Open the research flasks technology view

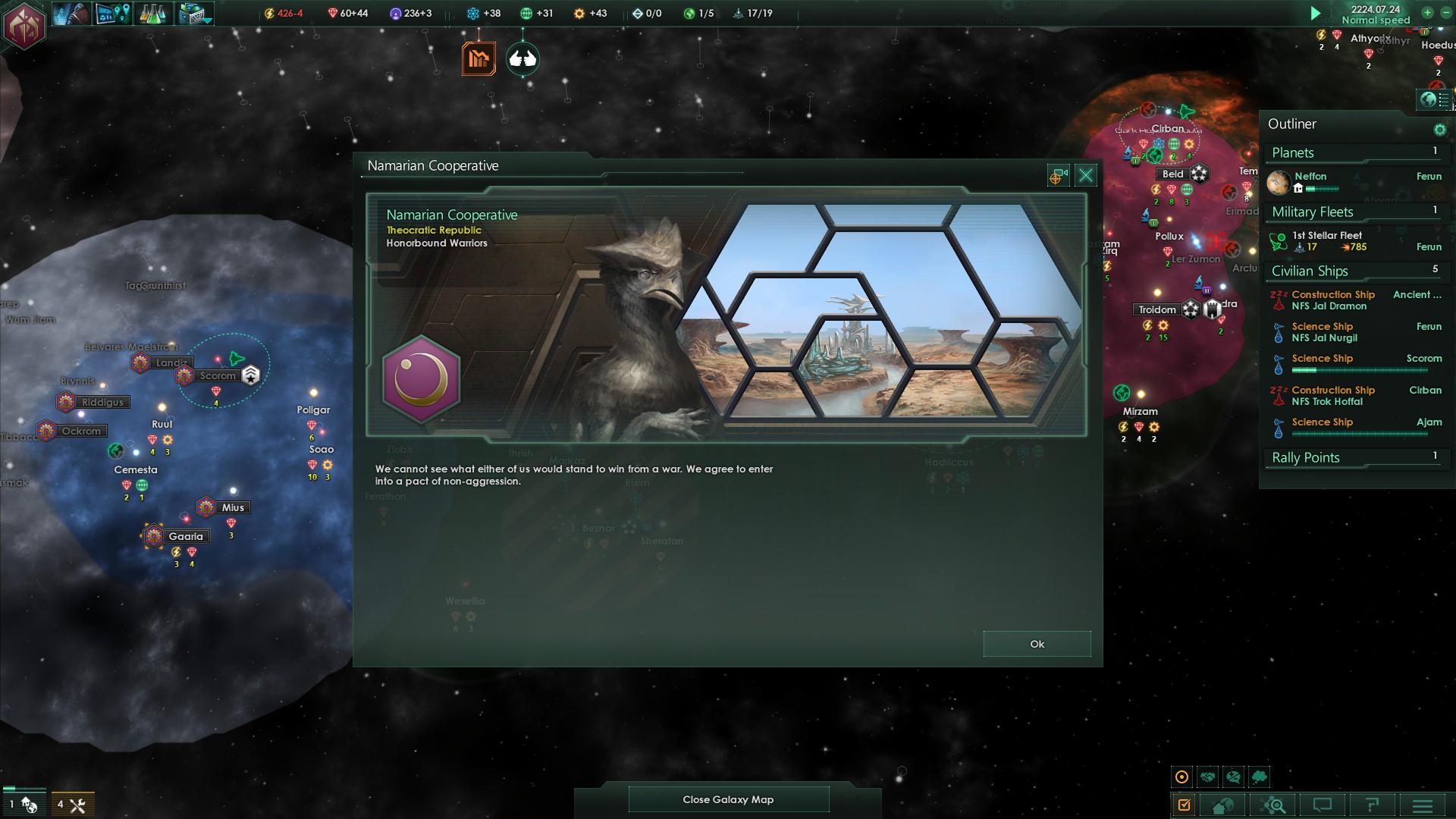point(152,14)
